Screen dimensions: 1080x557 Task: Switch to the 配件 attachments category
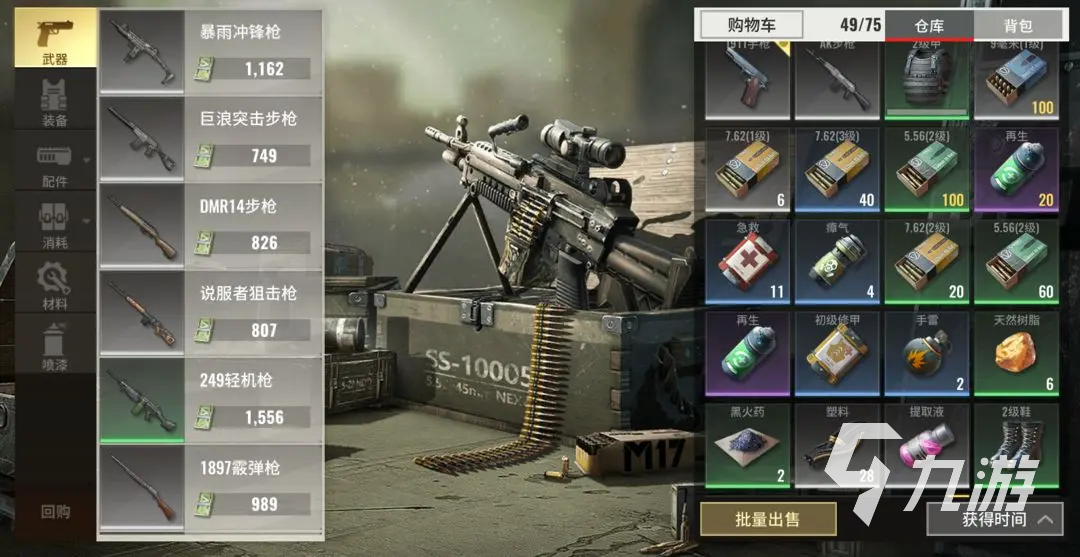point(55,165)
